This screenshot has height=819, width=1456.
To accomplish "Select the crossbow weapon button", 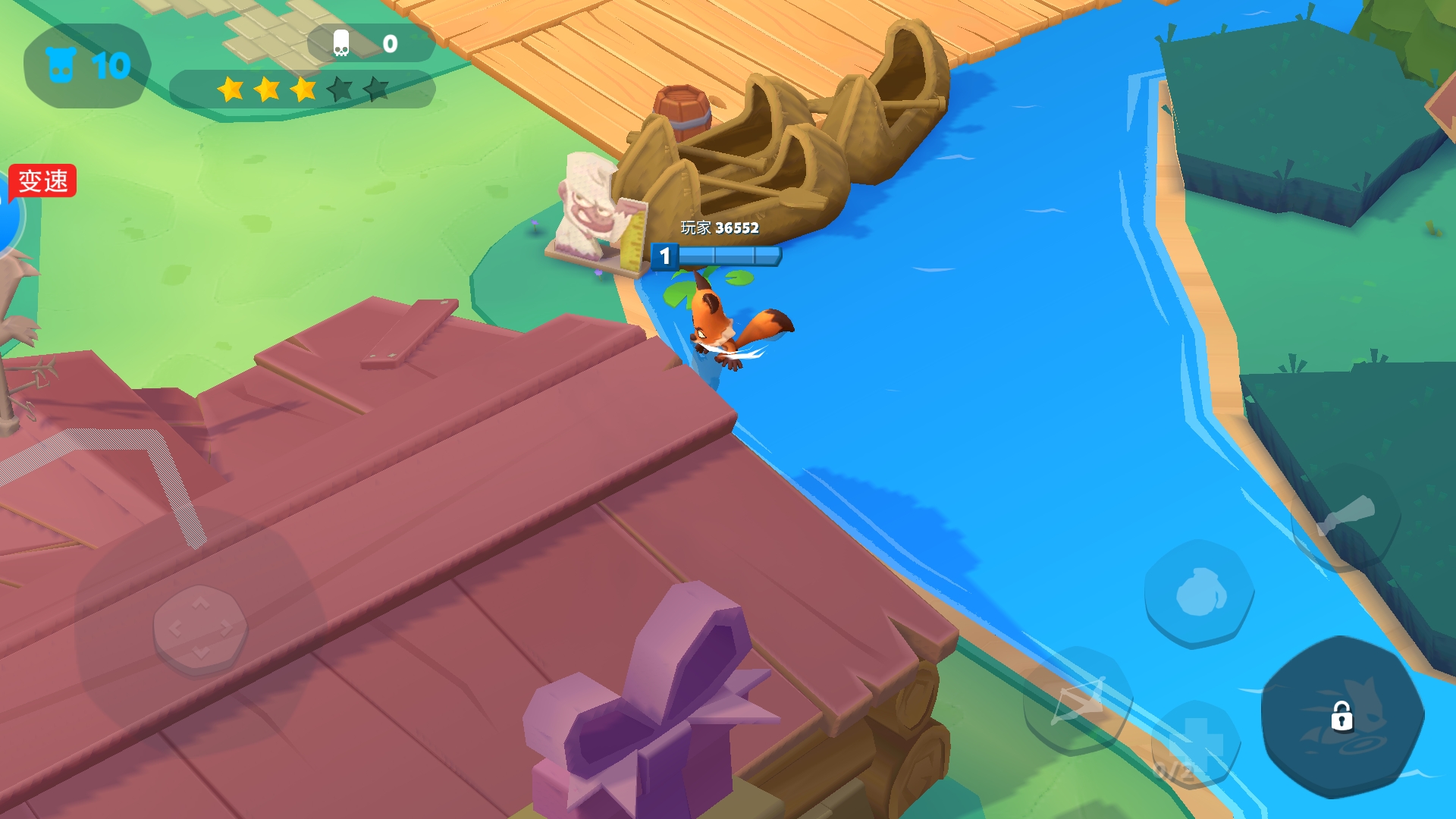I will point(1078,701).
